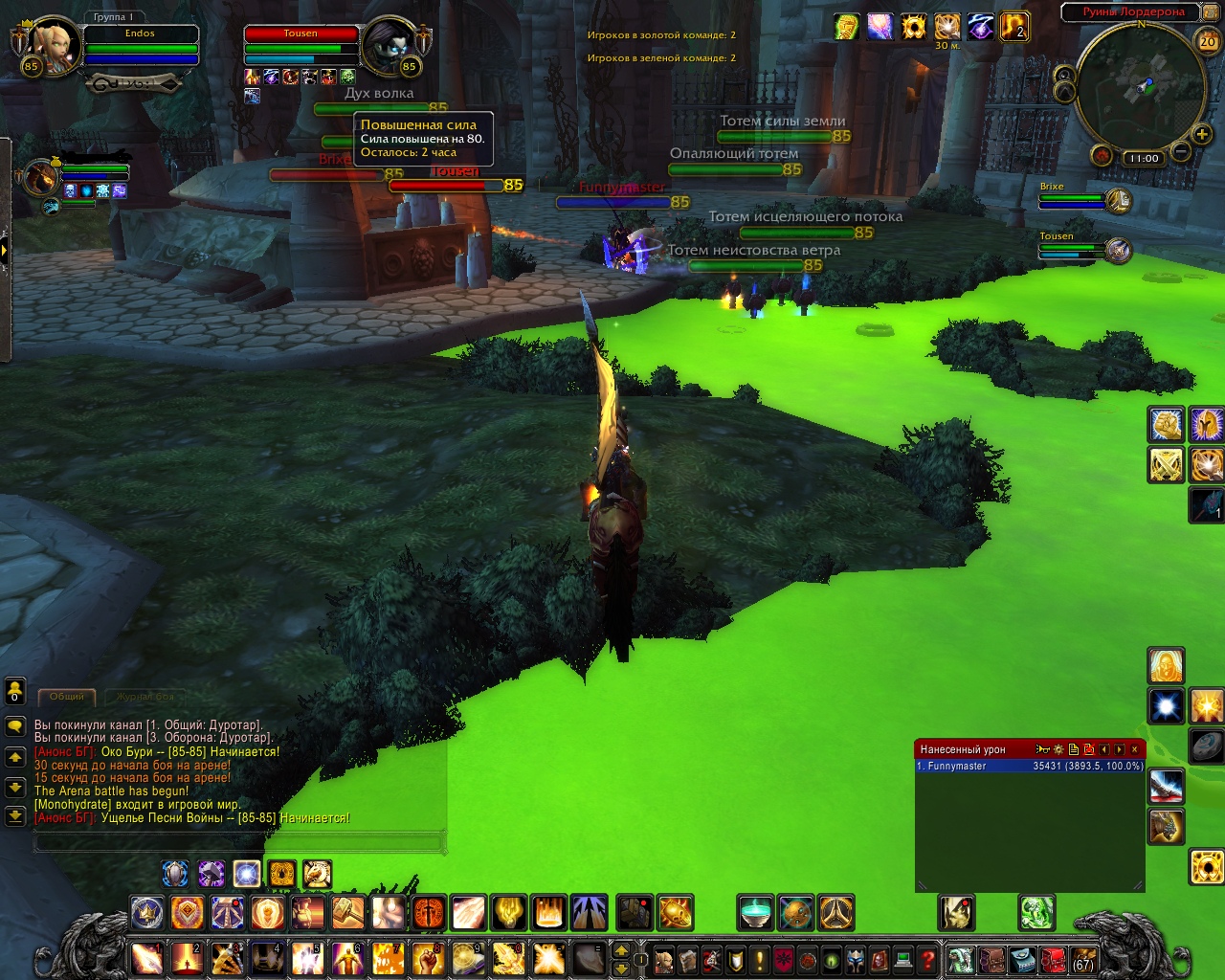This screenshot has width=1225, height=980.
Task: Open the red question mark help button
Action: click(x=926, y=959)
